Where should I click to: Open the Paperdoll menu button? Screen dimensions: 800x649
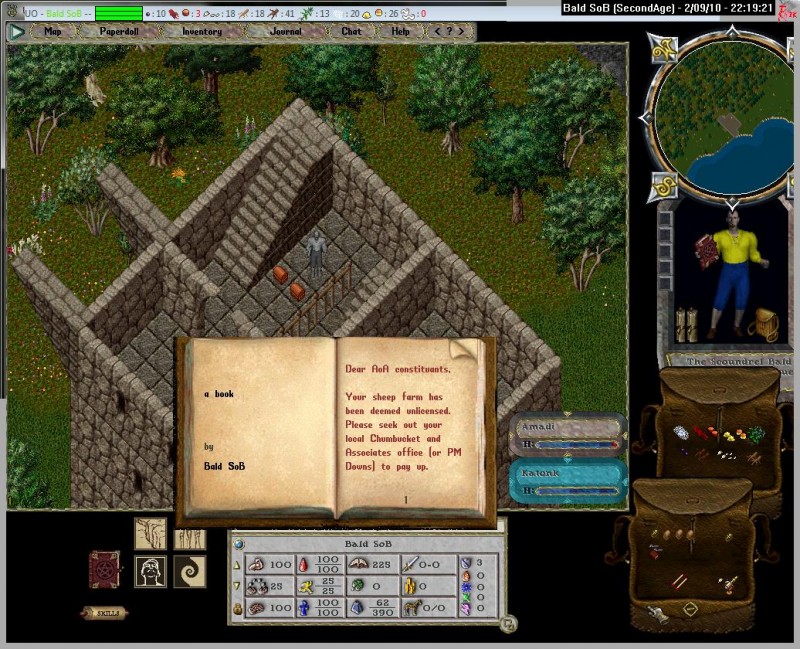(118, 31)
